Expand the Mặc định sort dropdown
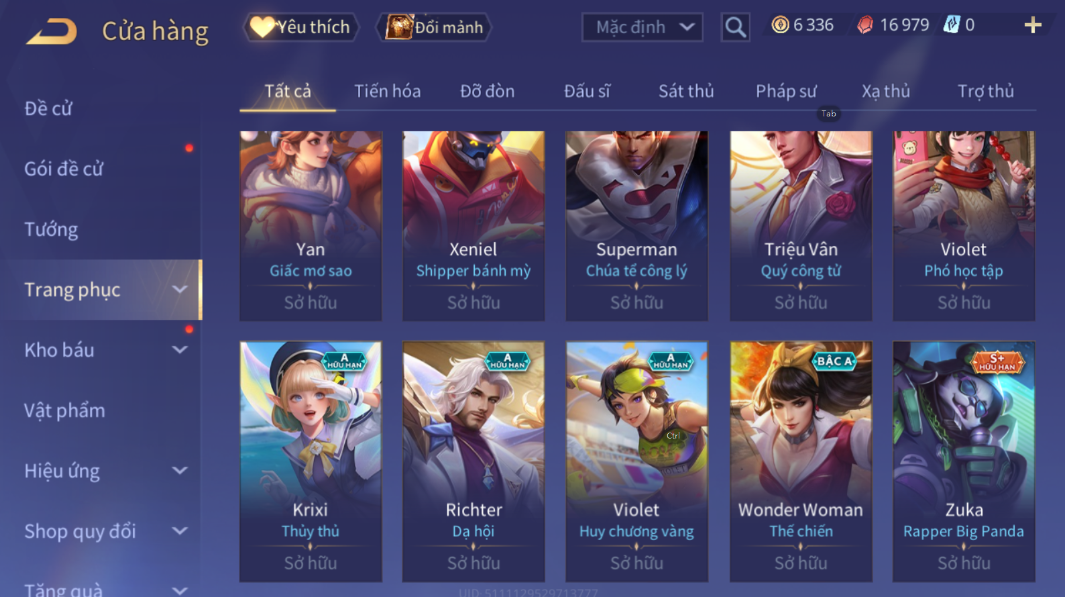The width and height of the screenshot is (1065, 597). (x=642, y=27)
